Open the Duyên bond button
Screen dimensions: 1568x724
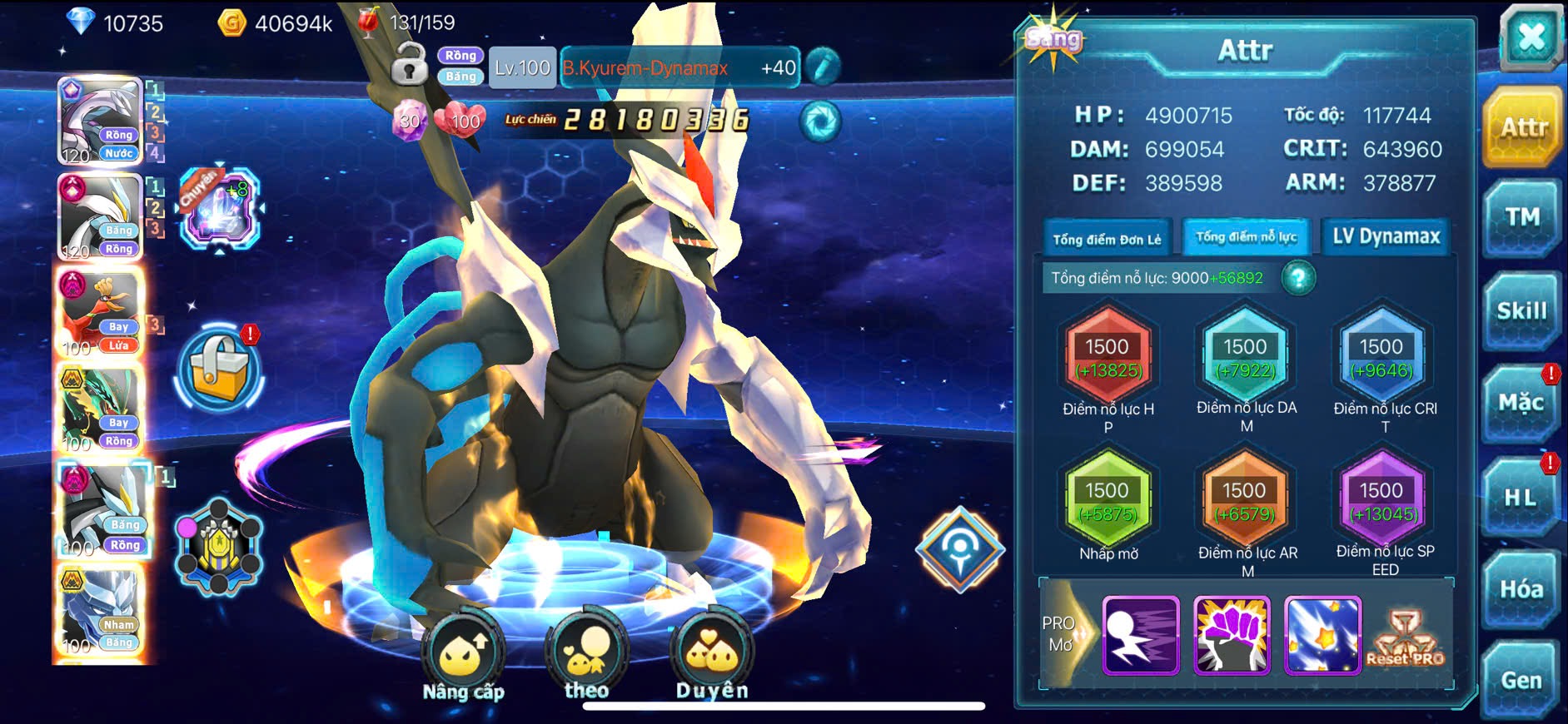[712, 657]
